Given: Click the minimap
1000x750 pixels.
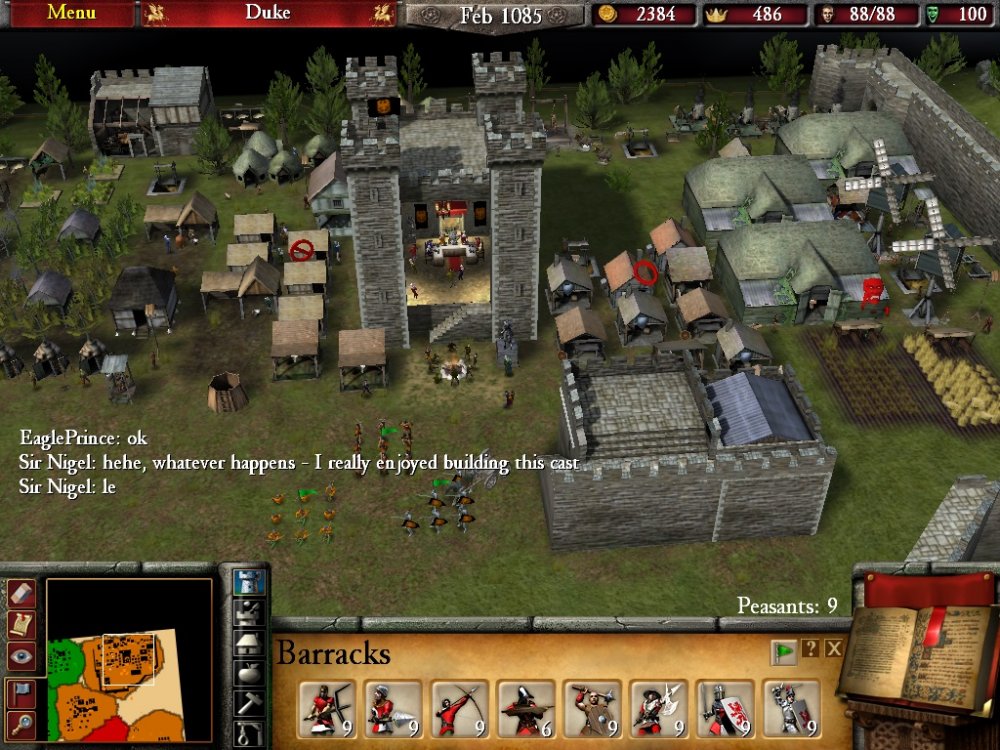Looking at the screenshot, I should 129,660.
